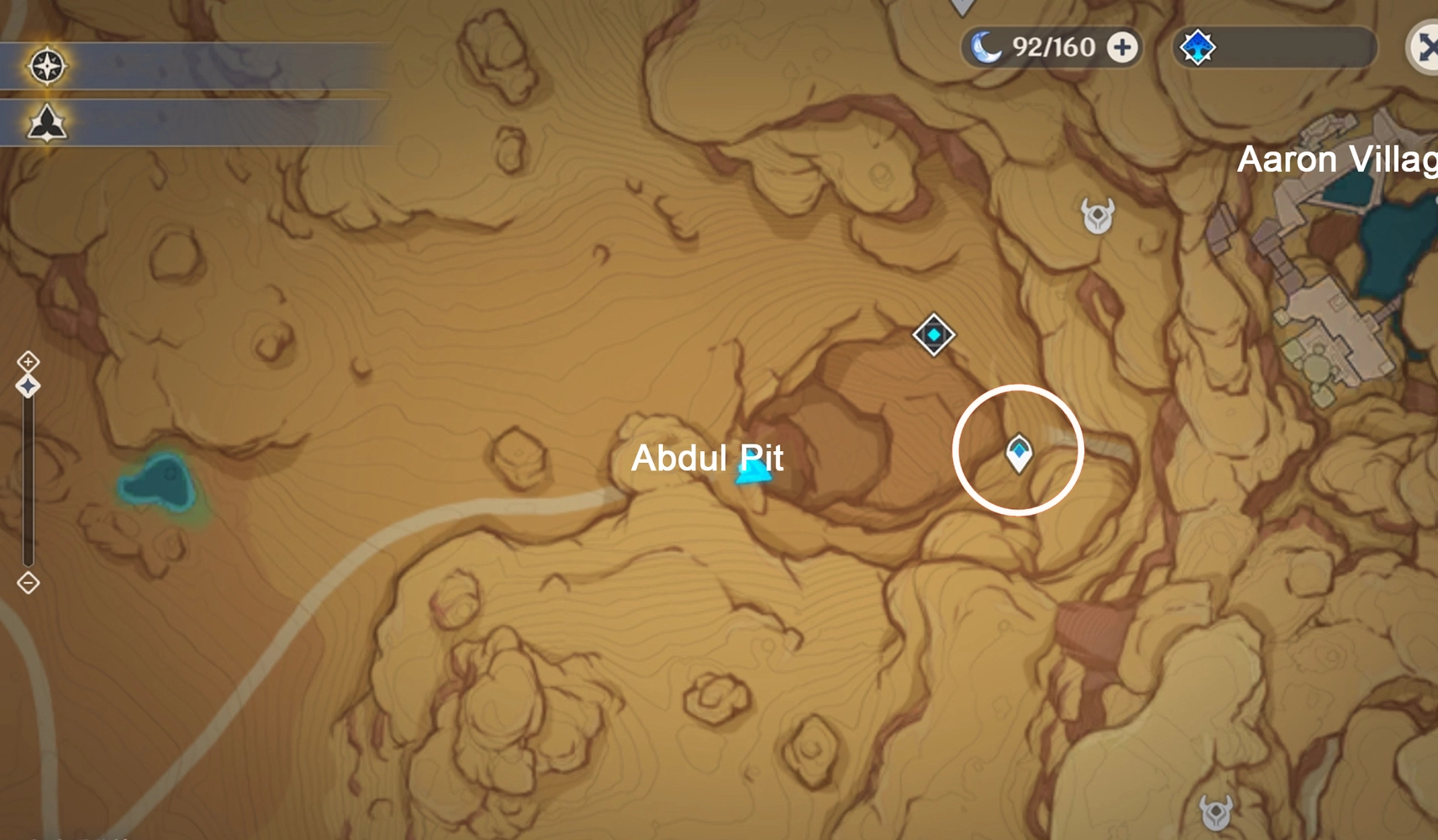This screenshot has height=840, width=1438.
Task: Toggle the waypoint pin on the zoom slider
Action: (28, 385)
